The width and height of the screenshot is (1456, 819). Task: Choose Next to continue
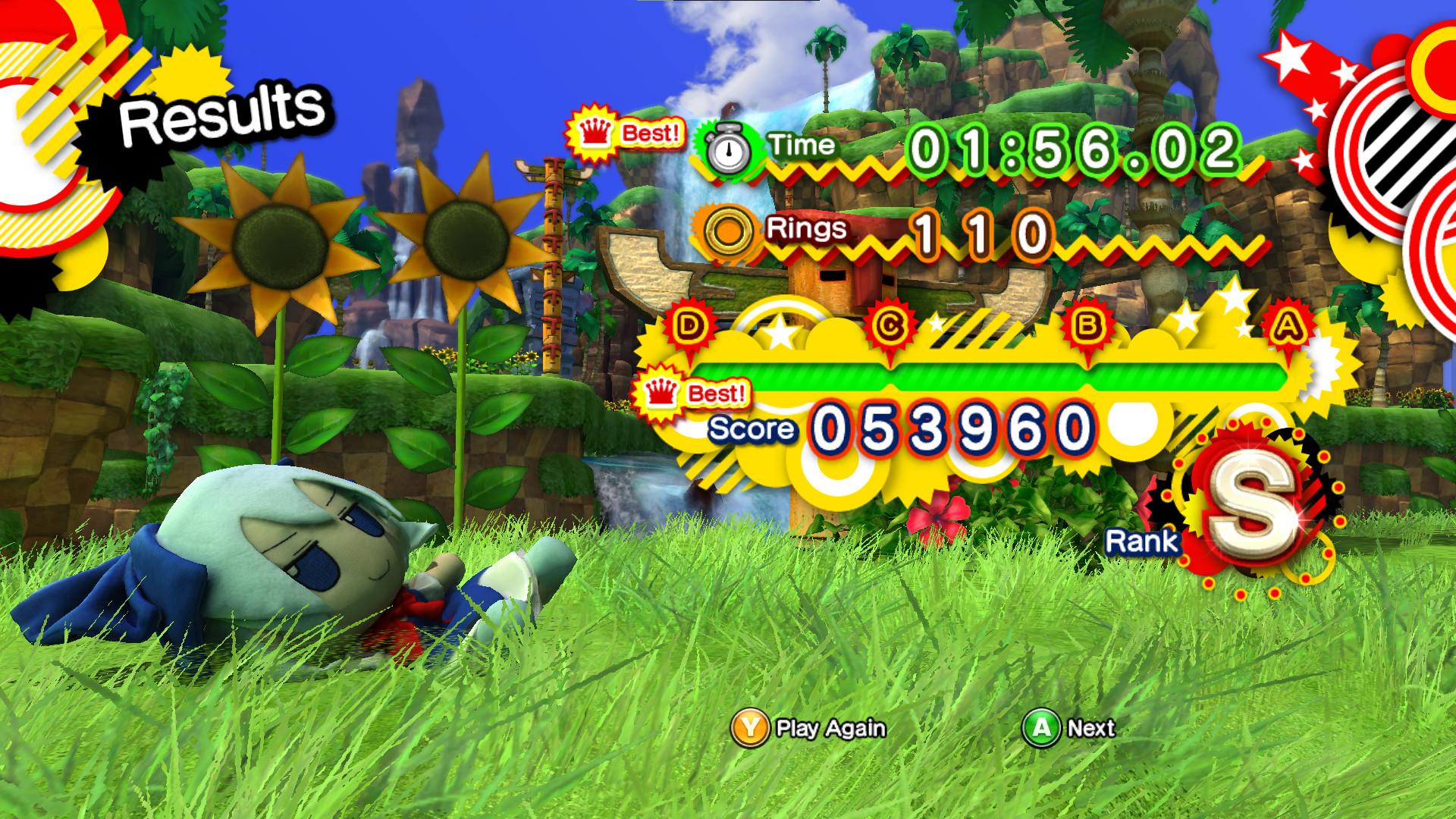1092,727
